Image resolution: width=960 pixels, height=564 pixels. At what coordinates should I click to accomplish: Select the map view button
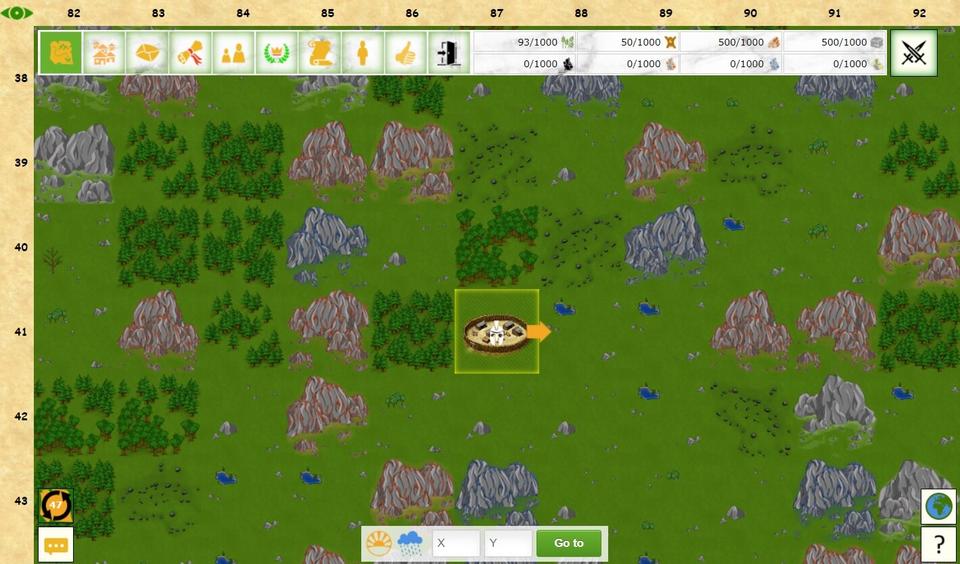(61, 52)
